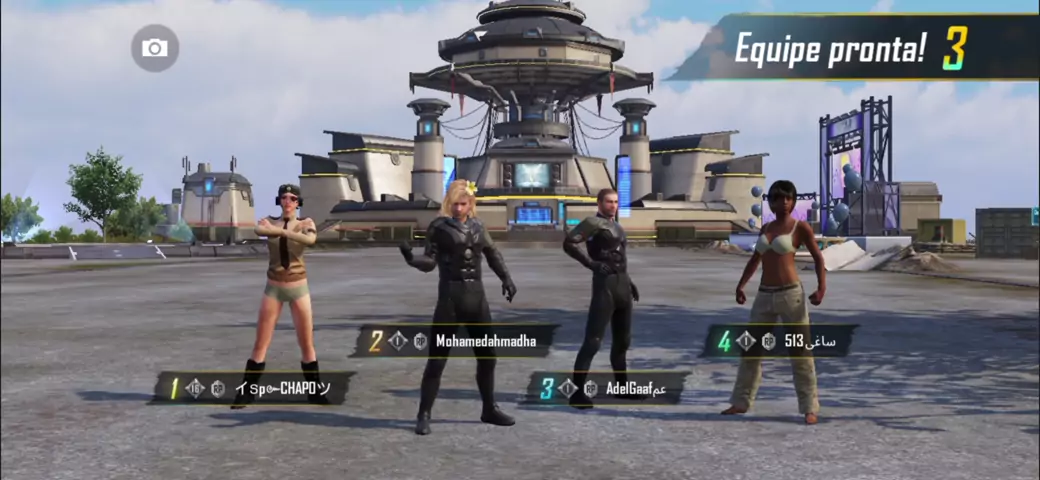Click the AdelGaaf player nameplate
Image resolution: width=1040 pixels, height=480 pixels.
(608, 388)
